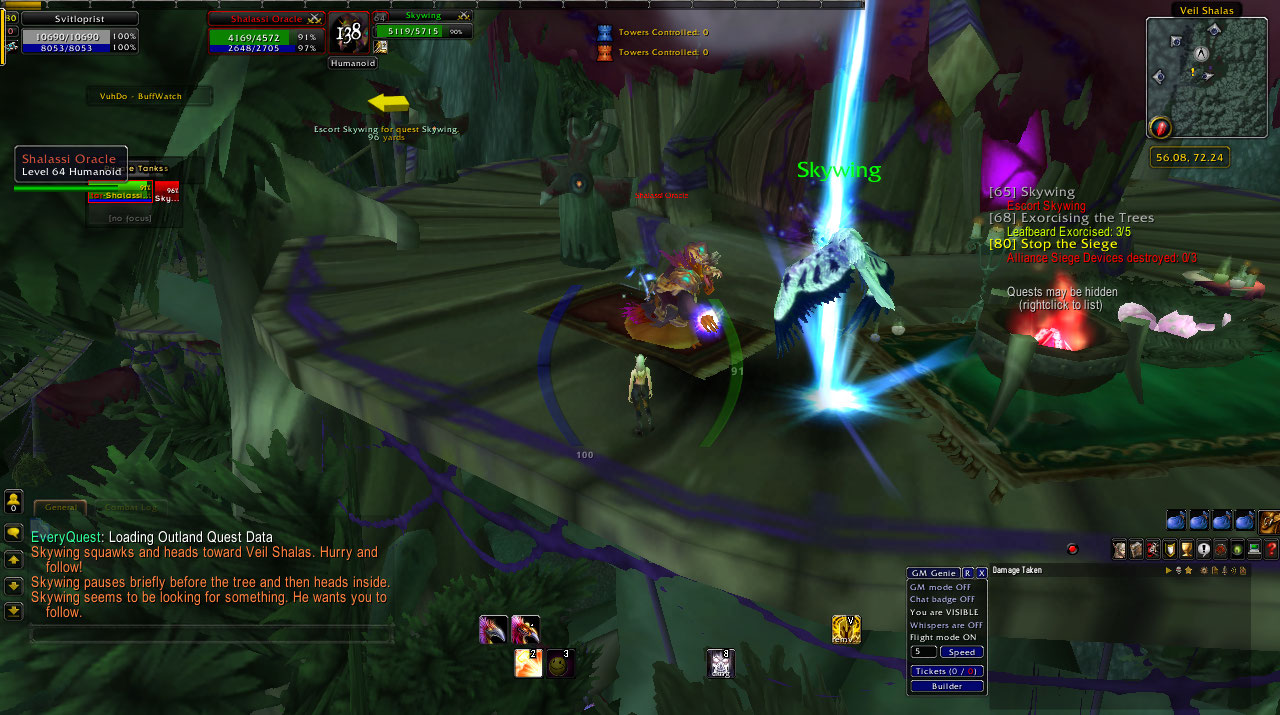Select the Svitloprist player frame
Image resolution: width=1280 pixels, height=715 pixels.
click(80, 32)
